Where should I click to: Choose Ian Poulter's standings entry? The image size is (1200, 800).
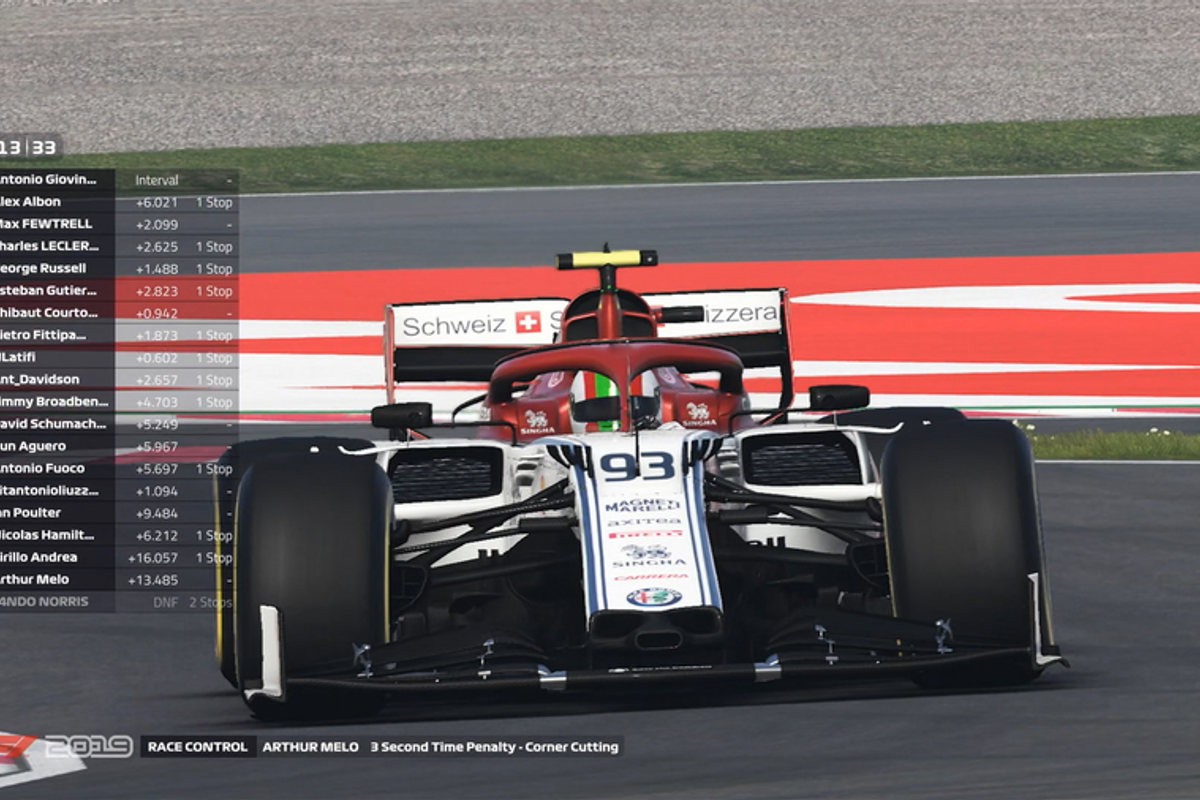pyautogui.click(x=50, y=513)
